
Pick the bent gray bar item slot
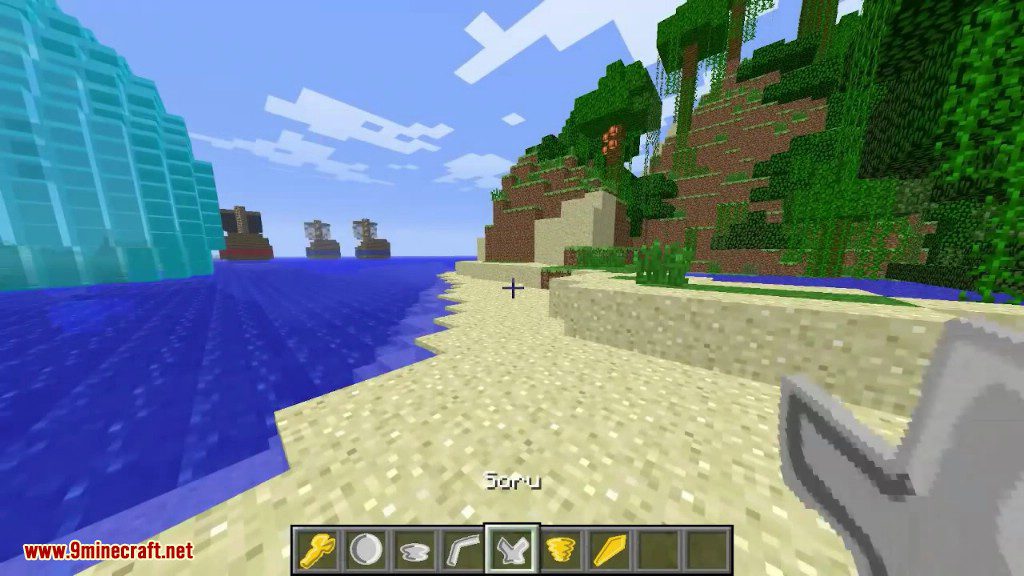coord(463,549)
